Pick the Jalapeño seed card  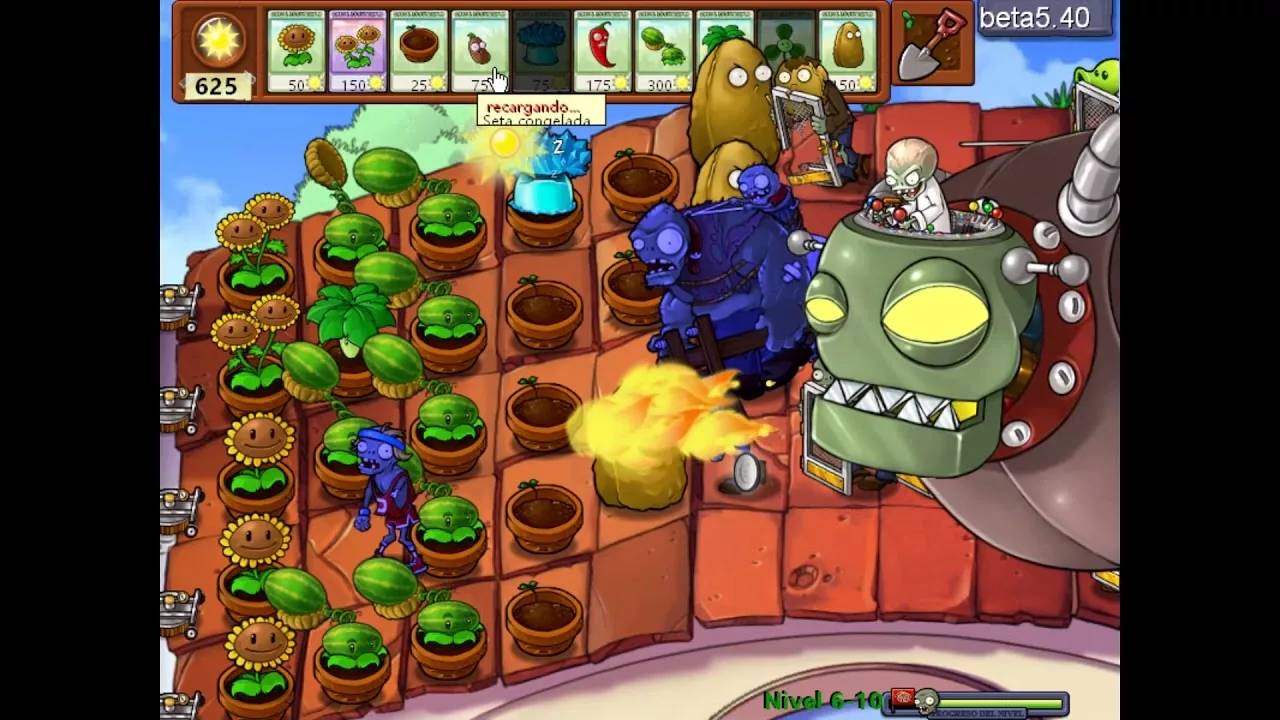coord(602,50)
